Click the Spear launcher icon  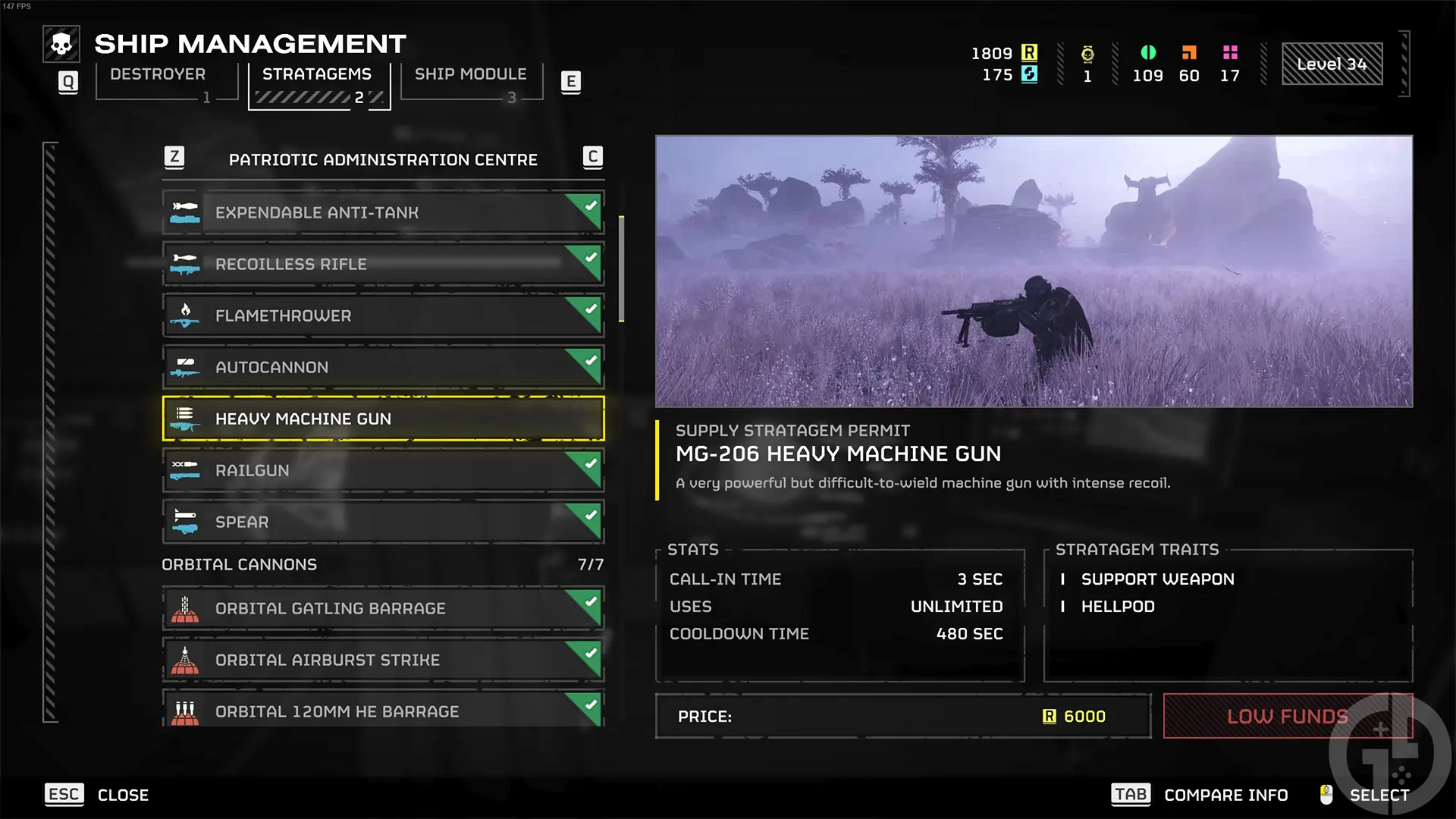tap(186, 522)
